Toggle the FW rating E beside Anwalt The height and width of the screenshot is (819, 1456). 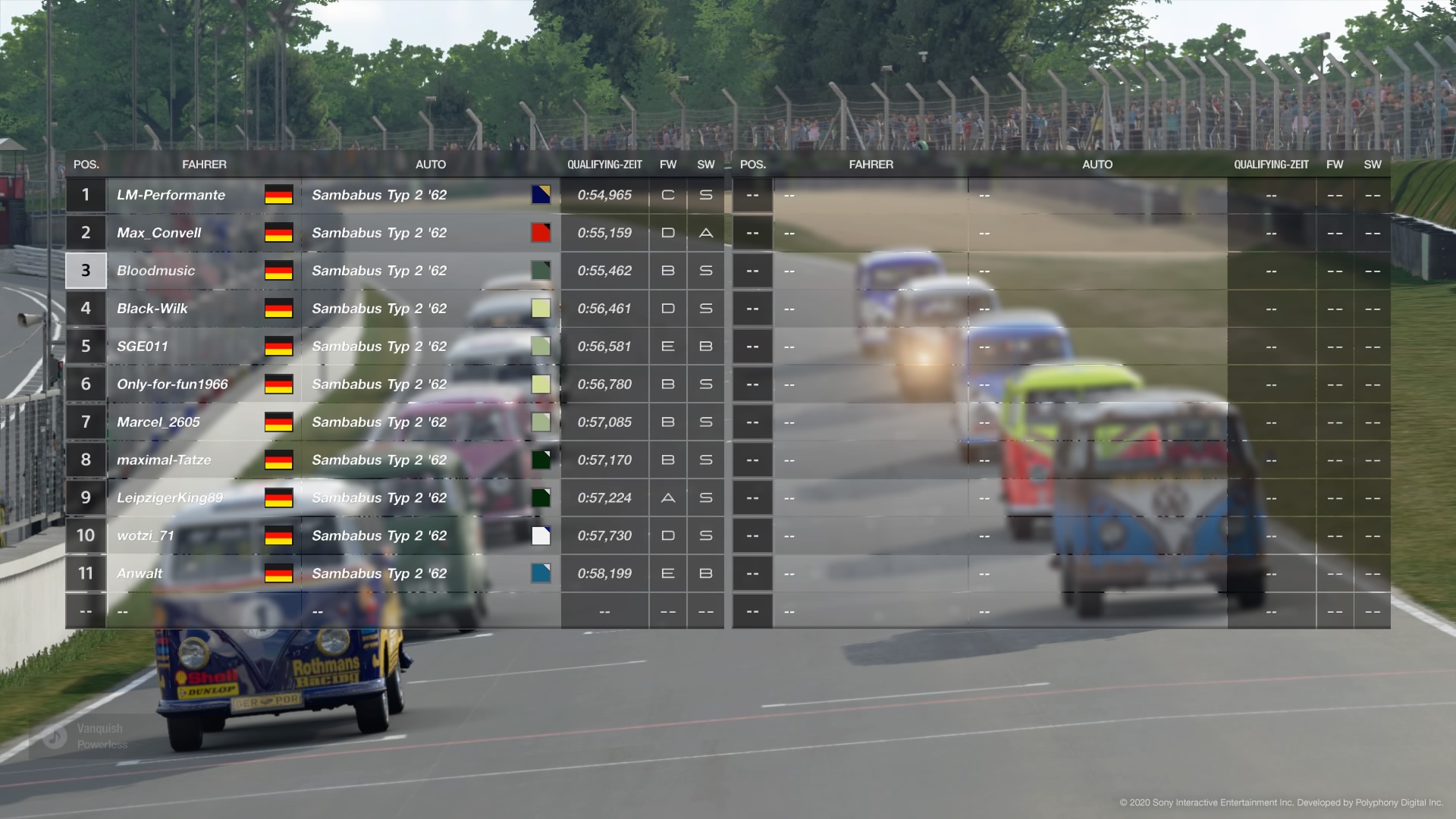coord(667,574)
